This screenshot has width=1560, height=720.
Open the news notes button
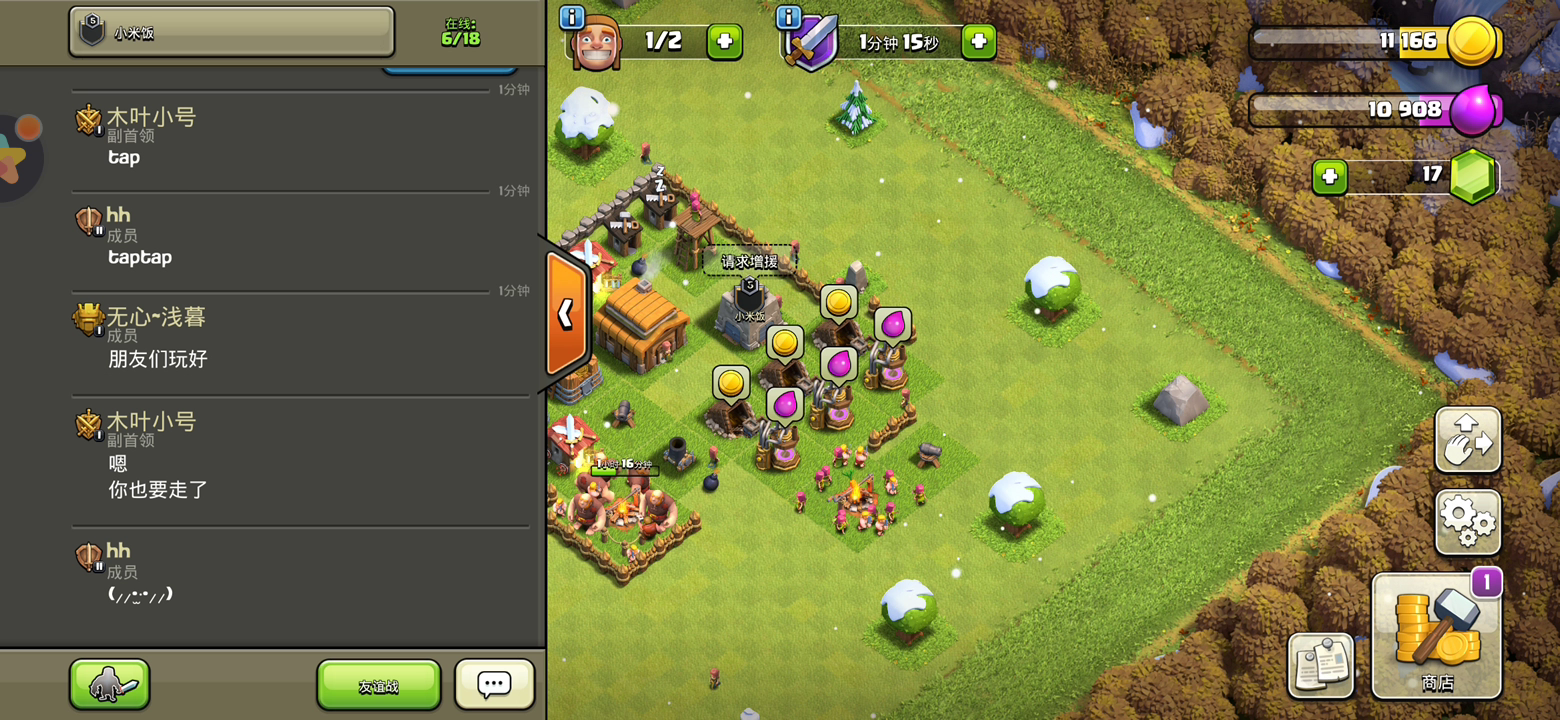1320,665
